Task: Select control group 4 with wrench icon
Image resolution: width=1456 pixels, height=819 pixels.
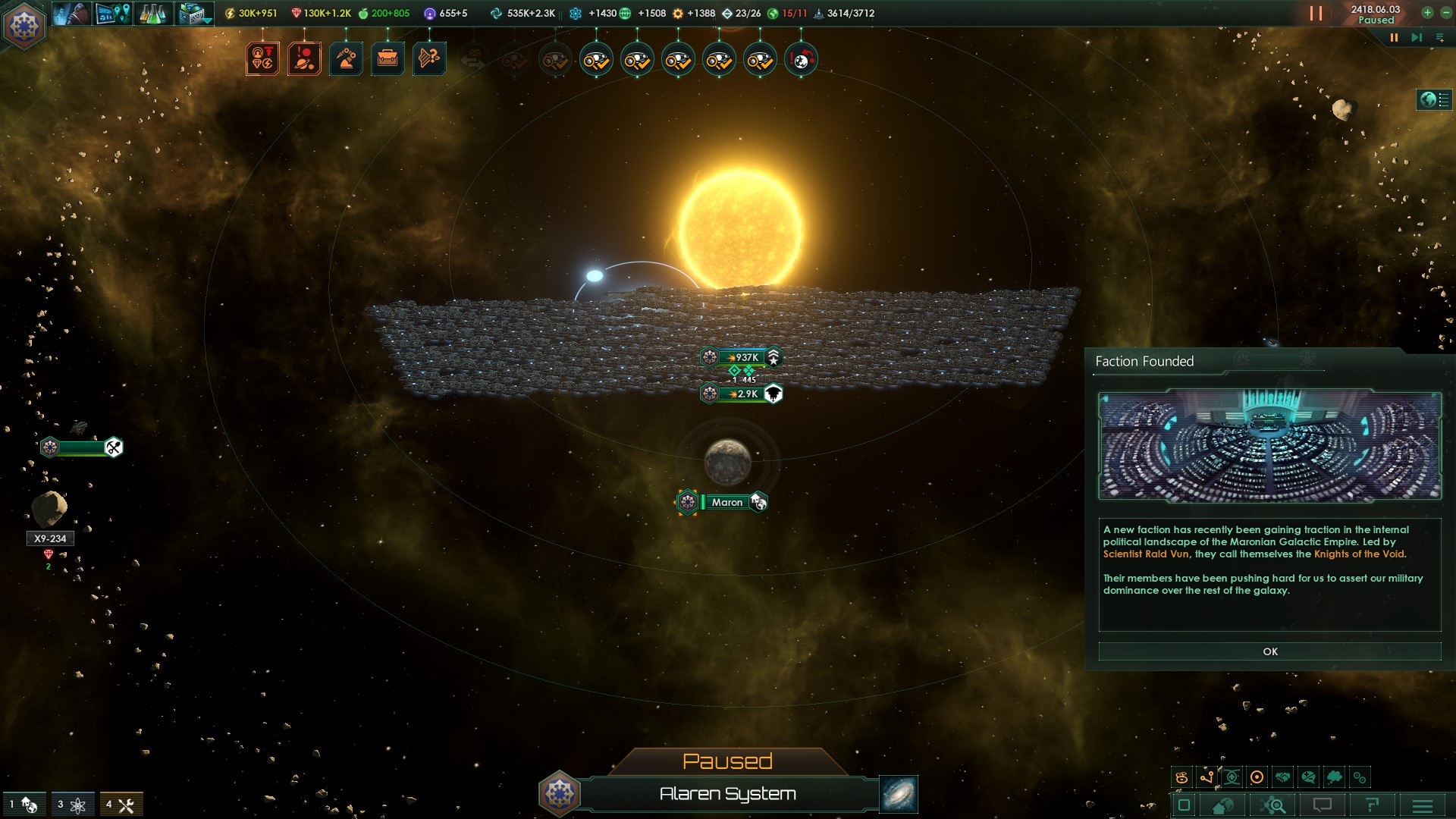Action: point(121,805)
